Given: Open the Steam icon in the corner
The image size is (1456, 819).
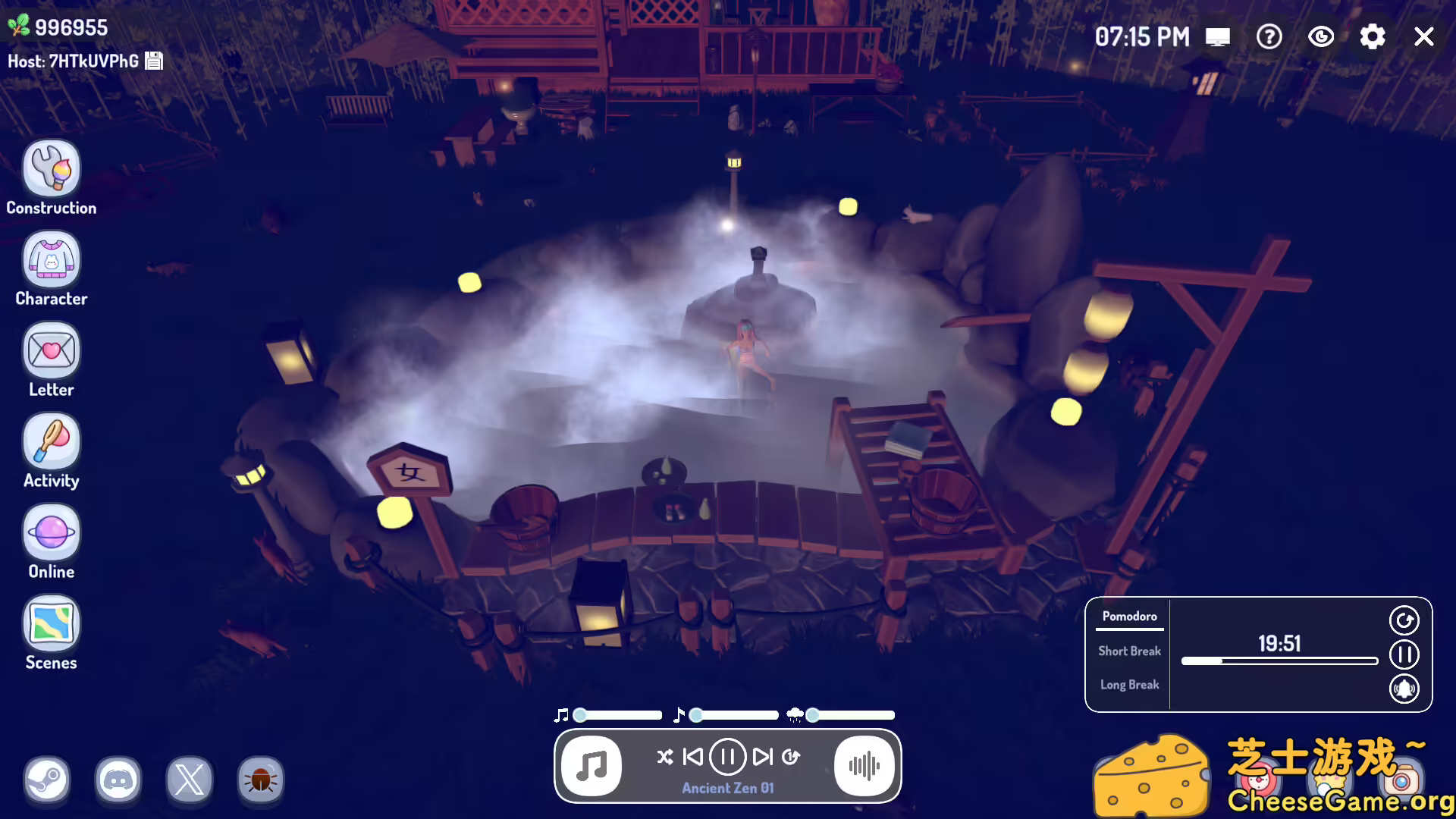Looking at the screenshot, I should point(47,780).
